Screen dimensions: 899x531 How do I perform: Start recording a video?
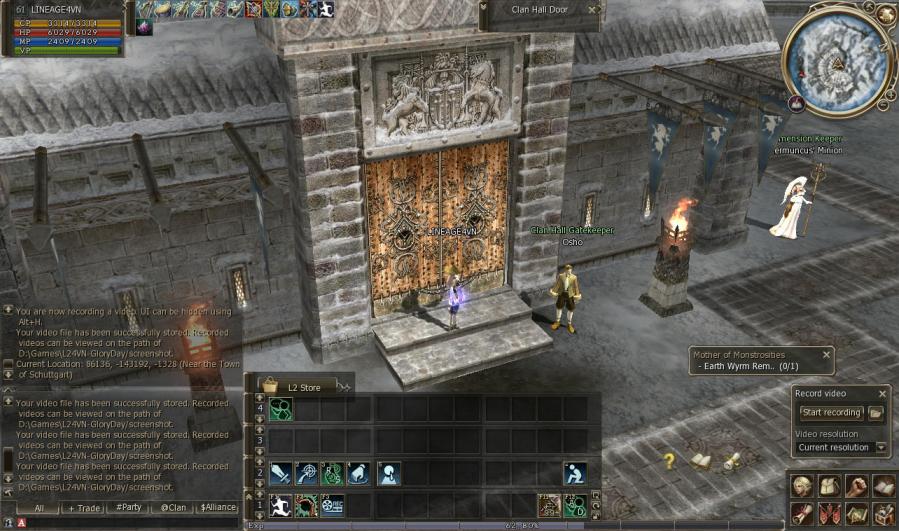pos(830,413)
